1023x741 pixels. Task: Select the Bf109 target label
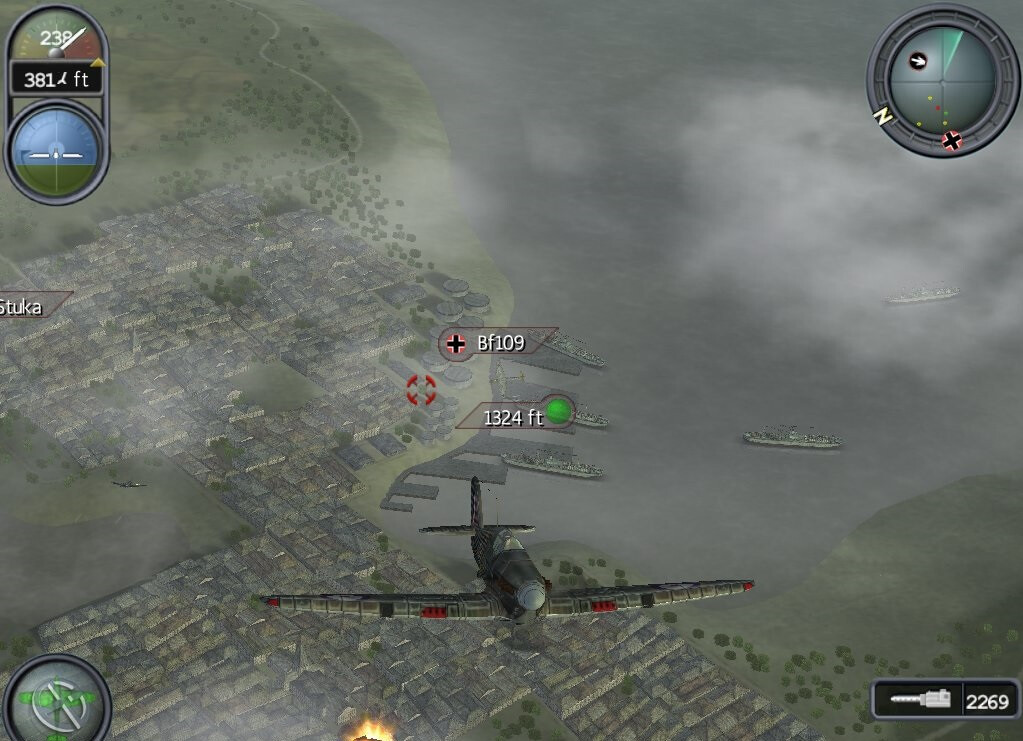point(498,343)
